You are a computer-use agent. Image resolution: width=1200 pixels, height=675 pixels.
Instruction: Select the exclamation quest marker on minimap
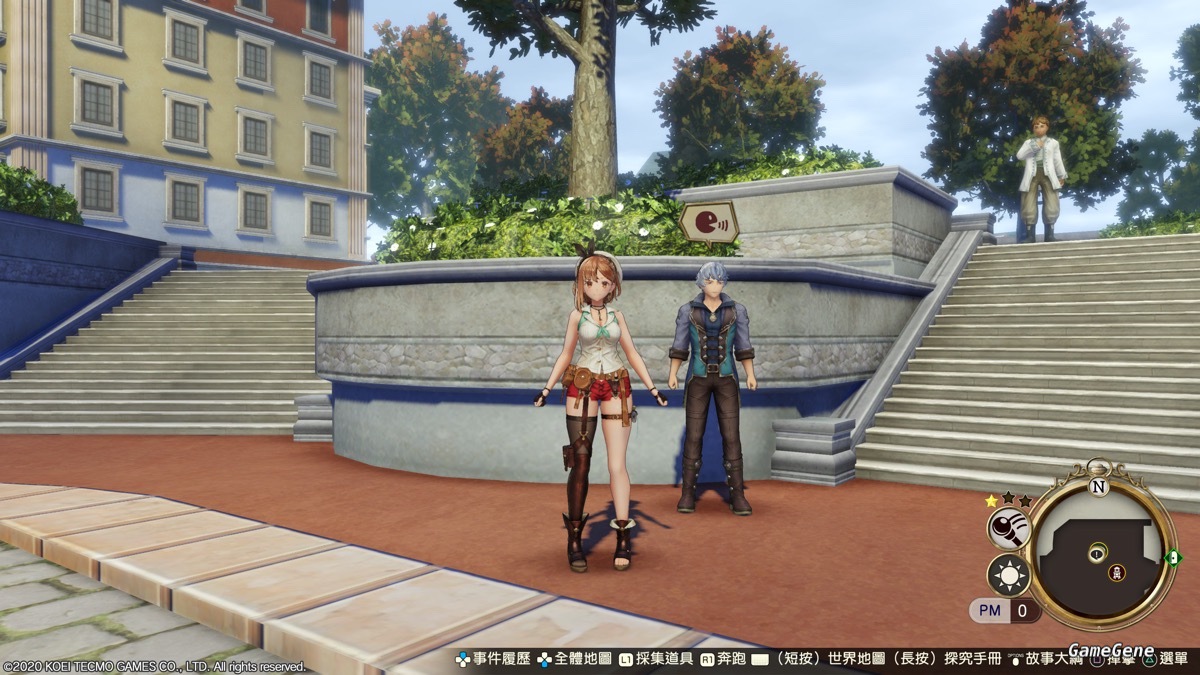point(1098,552)
